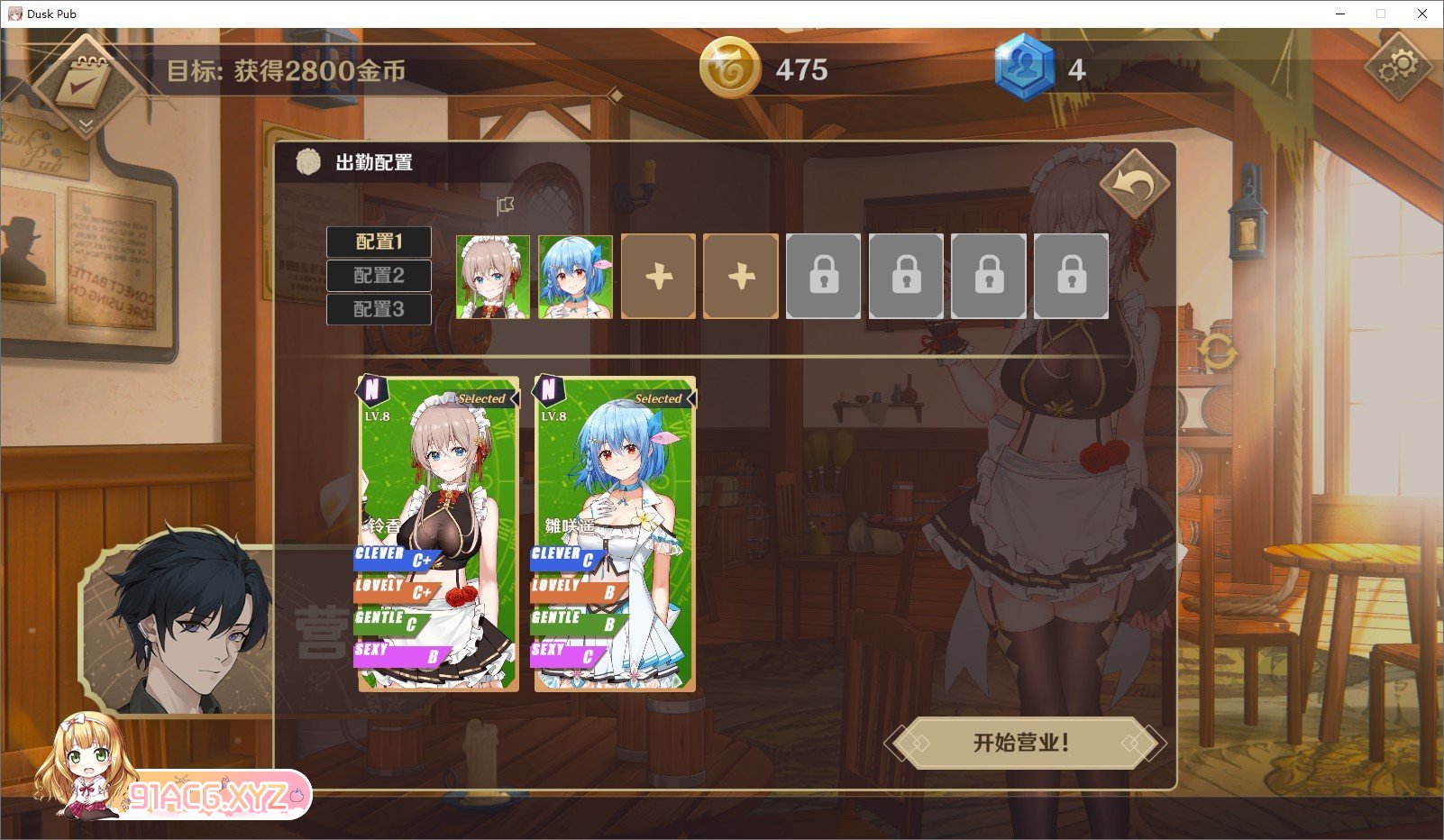Deselect 雛咲遥's portrait thumbnail
This screenshot has height=840, width=1444.
tap(573, 276)
